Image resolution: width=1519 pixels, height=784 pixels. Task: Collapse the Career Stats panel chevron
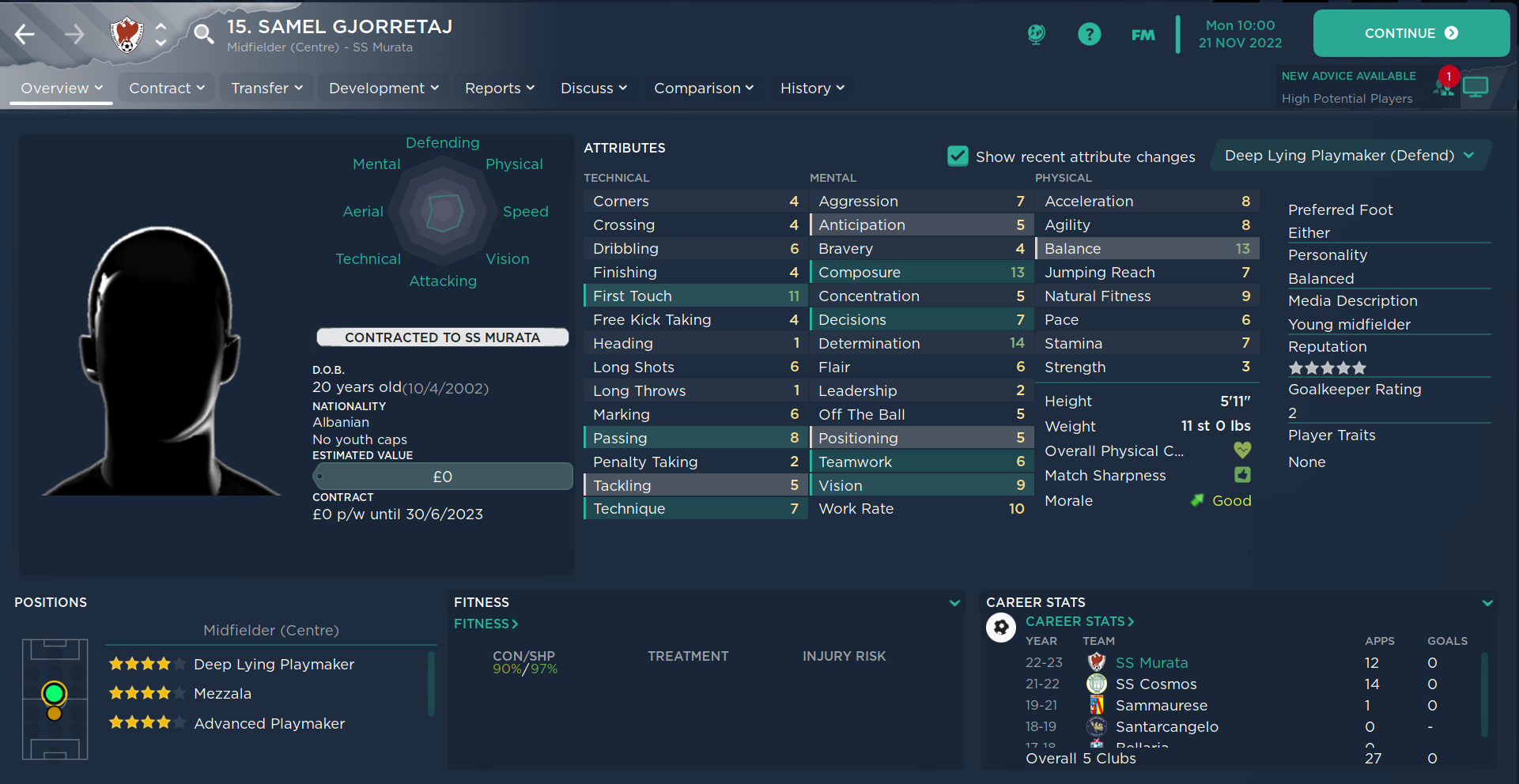1490,602
